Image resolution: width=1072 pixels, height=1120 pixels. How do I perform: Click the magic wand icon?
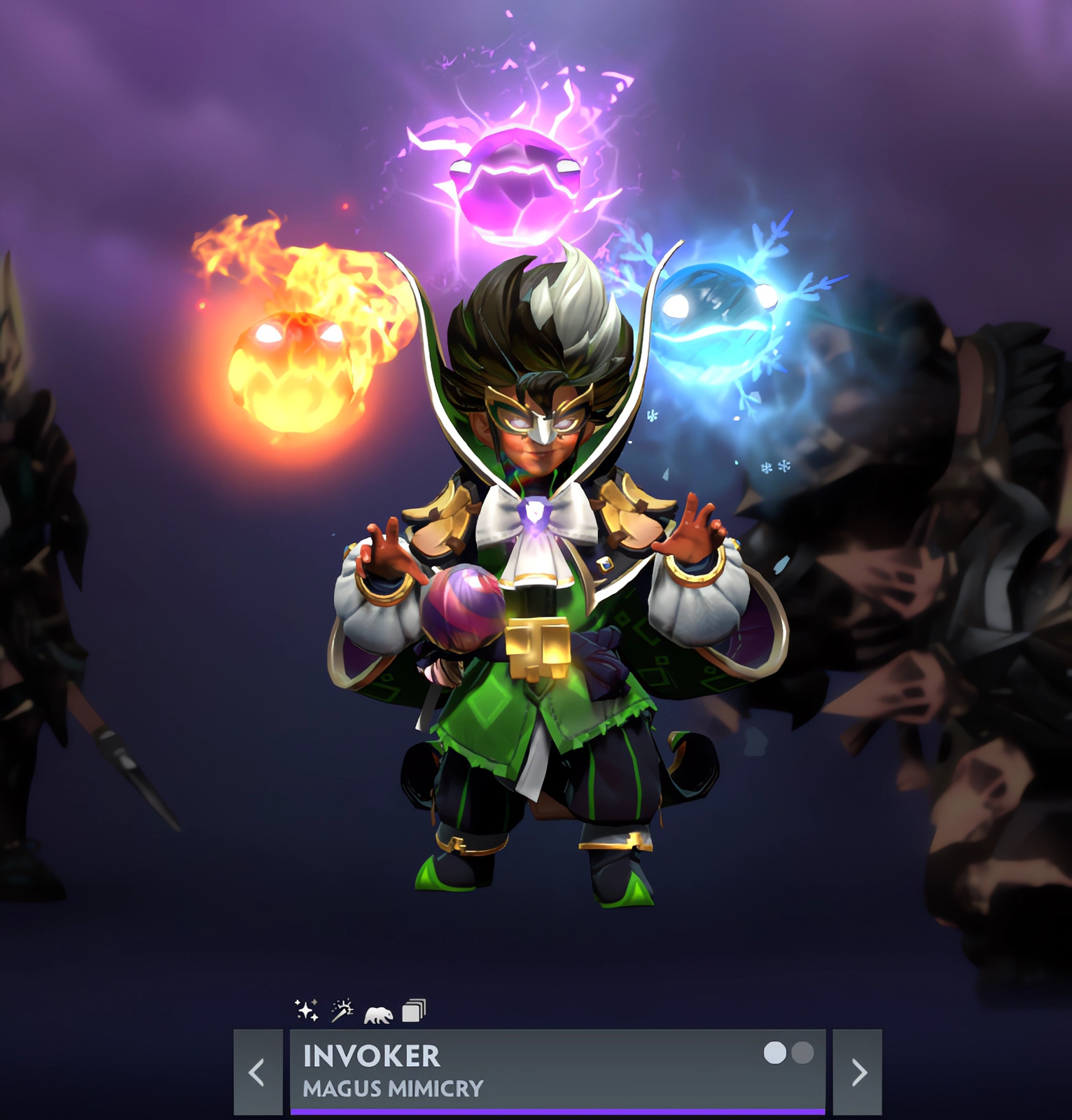pyautogui.click(x=342, y=1010)
